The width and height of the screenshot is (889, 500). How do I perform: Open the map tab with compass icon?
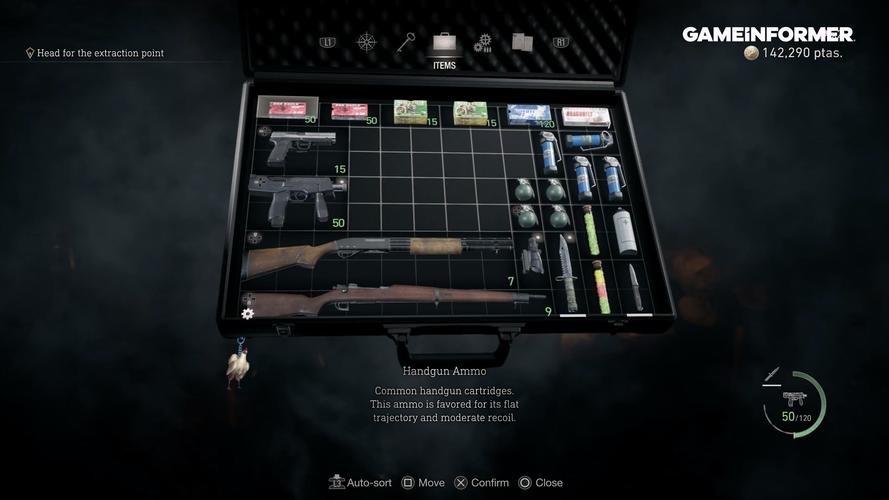pyautogui.click(x=366, y=43)
